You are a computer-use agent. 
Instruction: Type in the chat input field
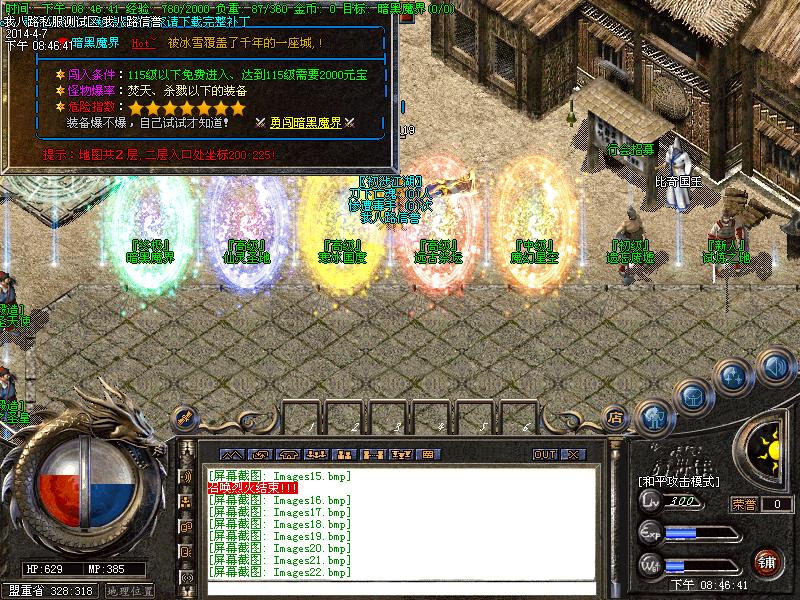(400, 588)
